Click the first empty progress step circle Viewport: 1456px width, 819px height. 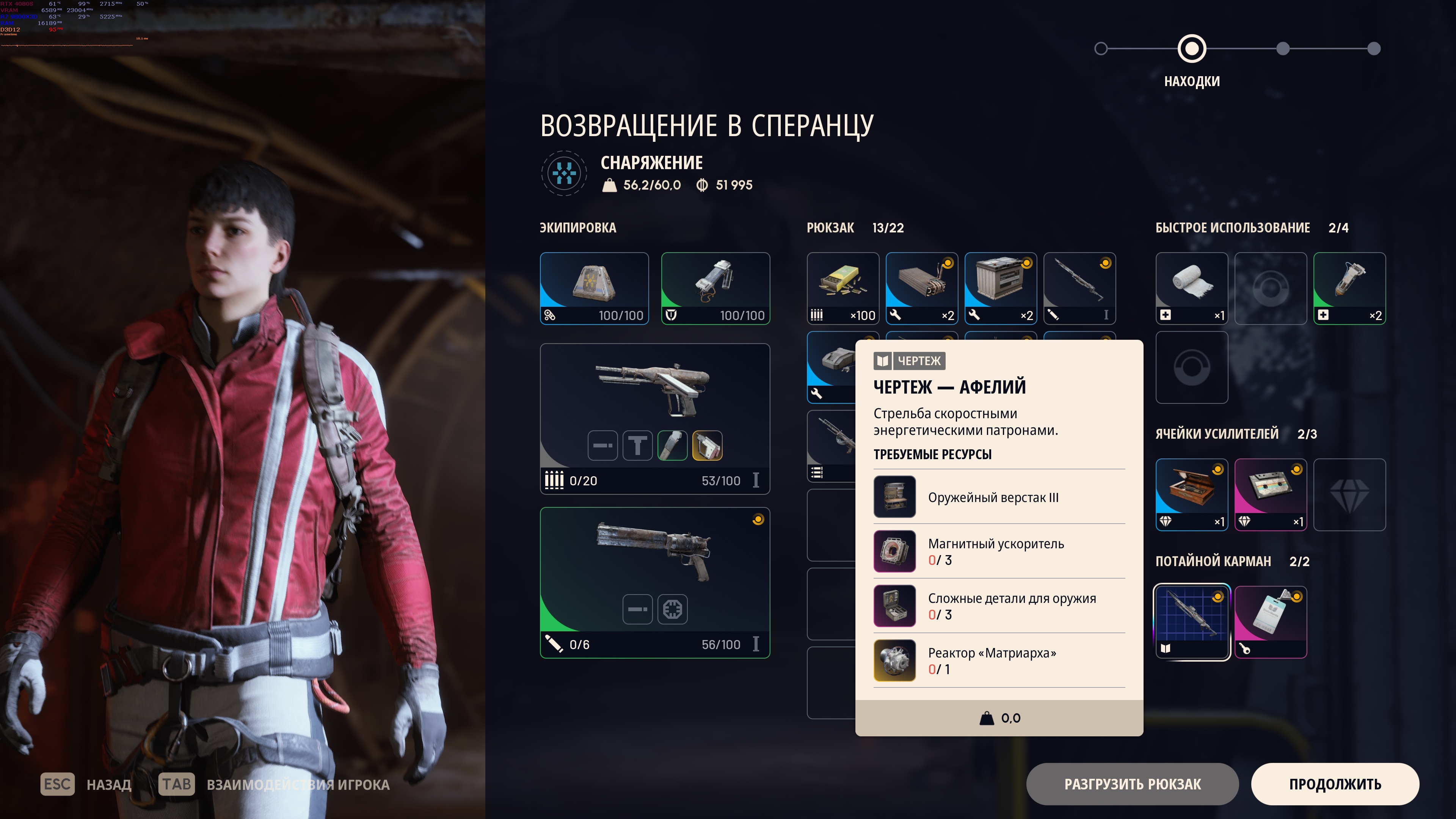click(1100, 49)
